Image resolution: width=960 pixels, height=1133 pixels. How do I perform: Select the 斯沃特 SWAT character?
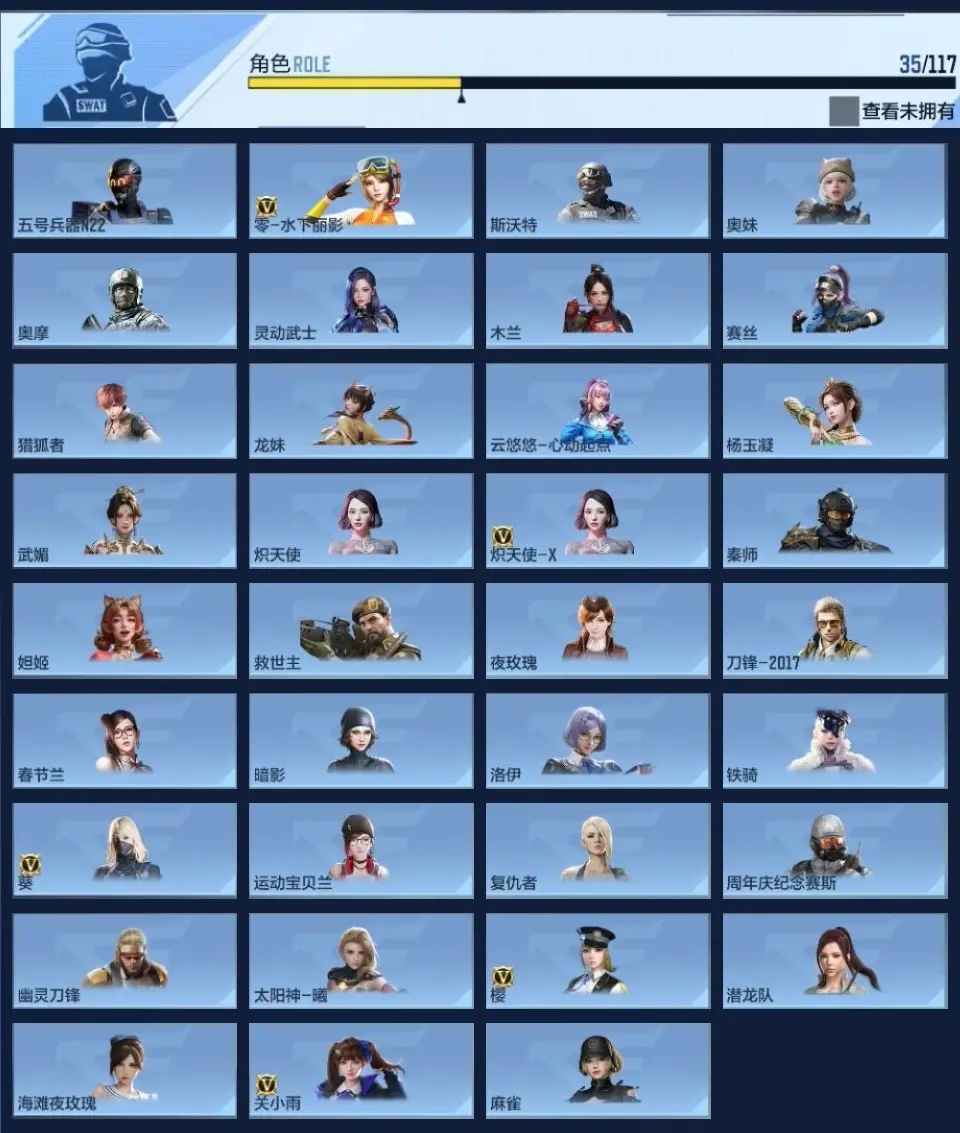click(x=598, y=191)
